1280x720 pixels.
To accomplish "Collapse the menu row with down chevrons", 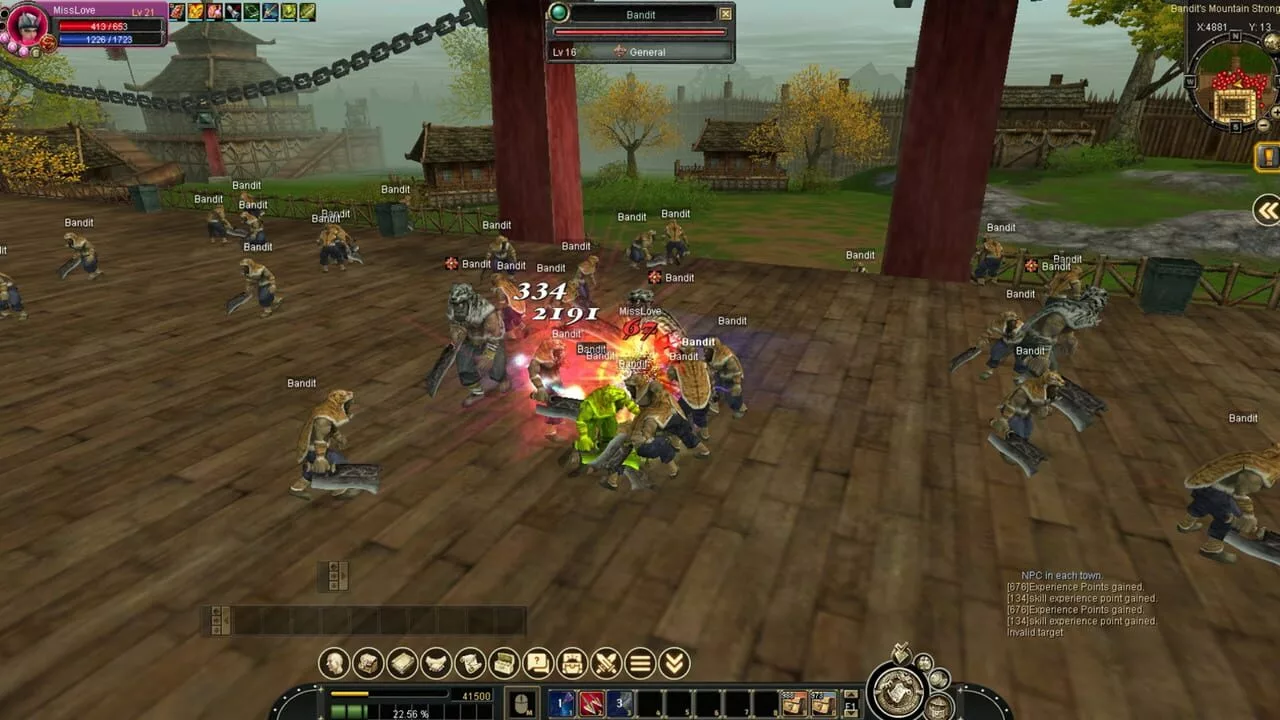I will 674,663.
